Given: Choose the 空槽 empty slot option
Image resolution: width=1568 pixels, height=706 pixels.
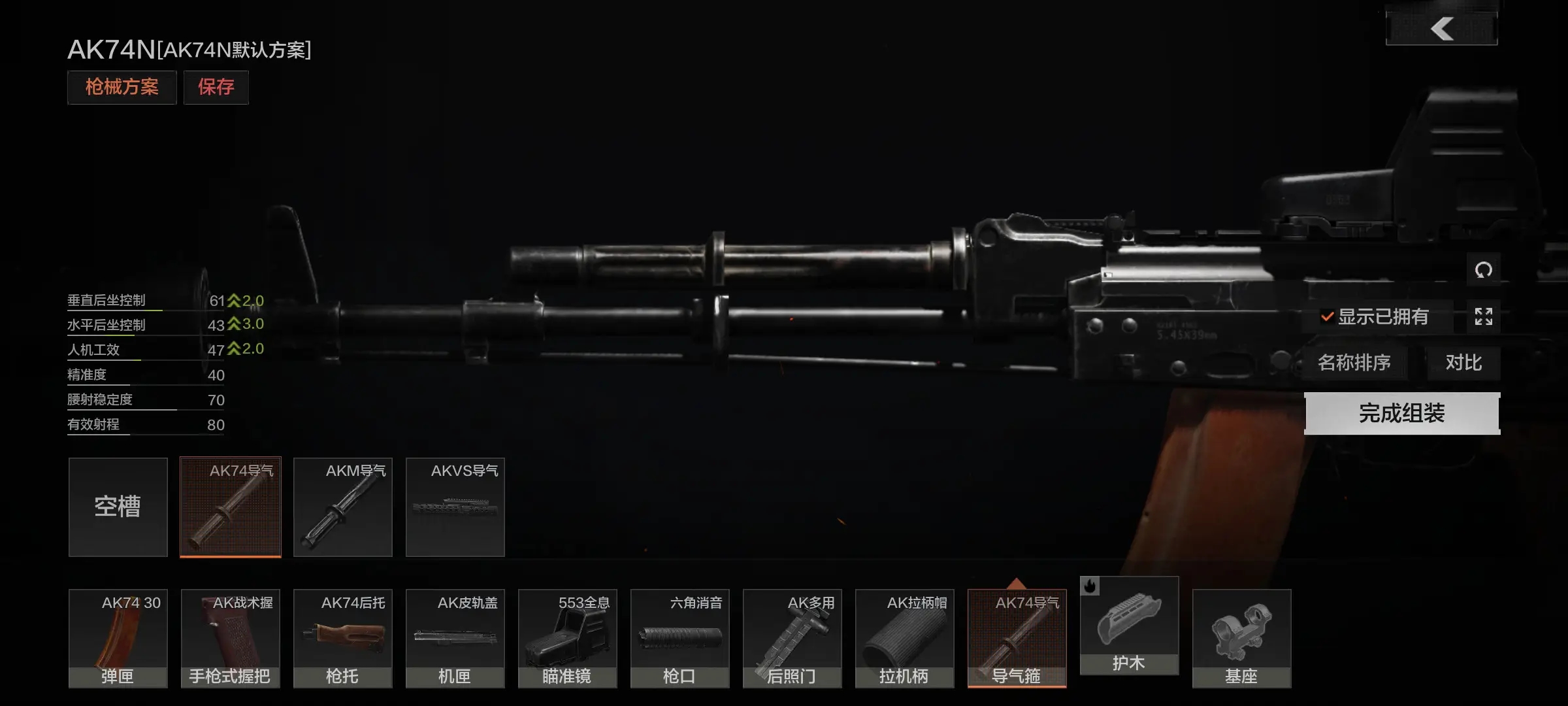Looking at the screenshot, I should tap(118, 507).
